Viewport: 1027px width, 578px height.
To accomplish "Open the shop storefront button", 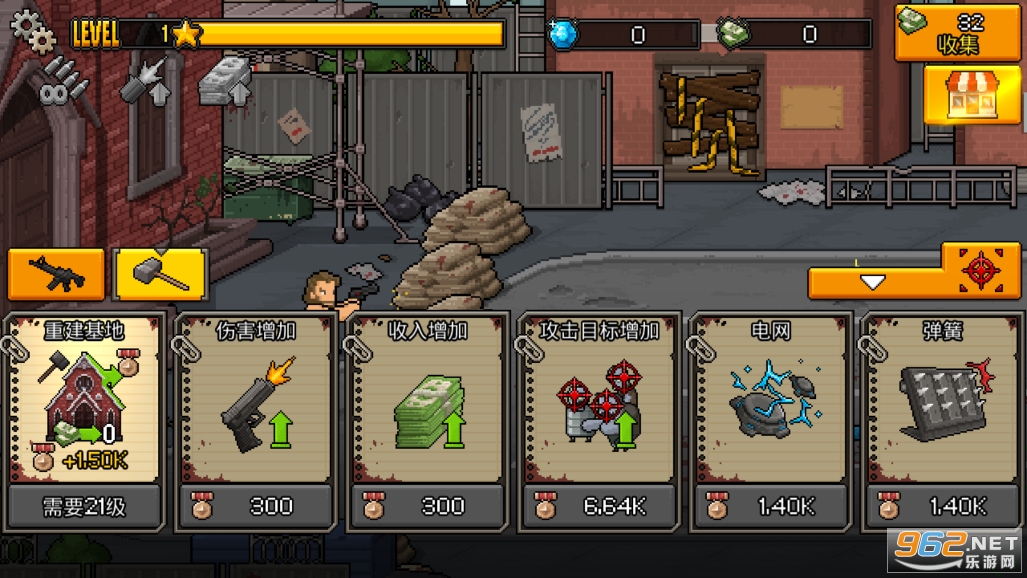I will (x=957, y=95).
